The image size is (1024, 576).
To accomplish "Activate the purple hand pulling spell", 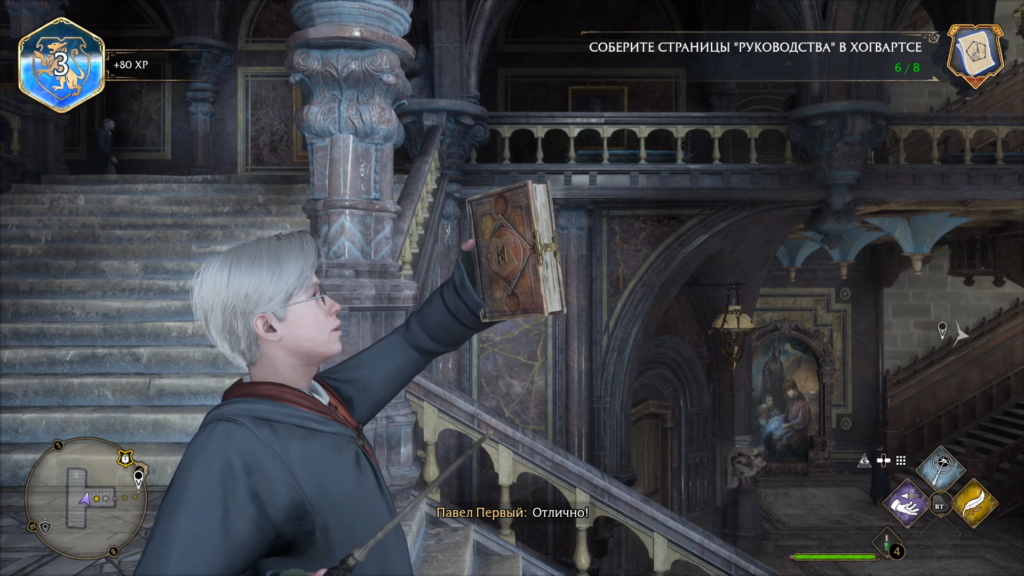I will 907,501.
